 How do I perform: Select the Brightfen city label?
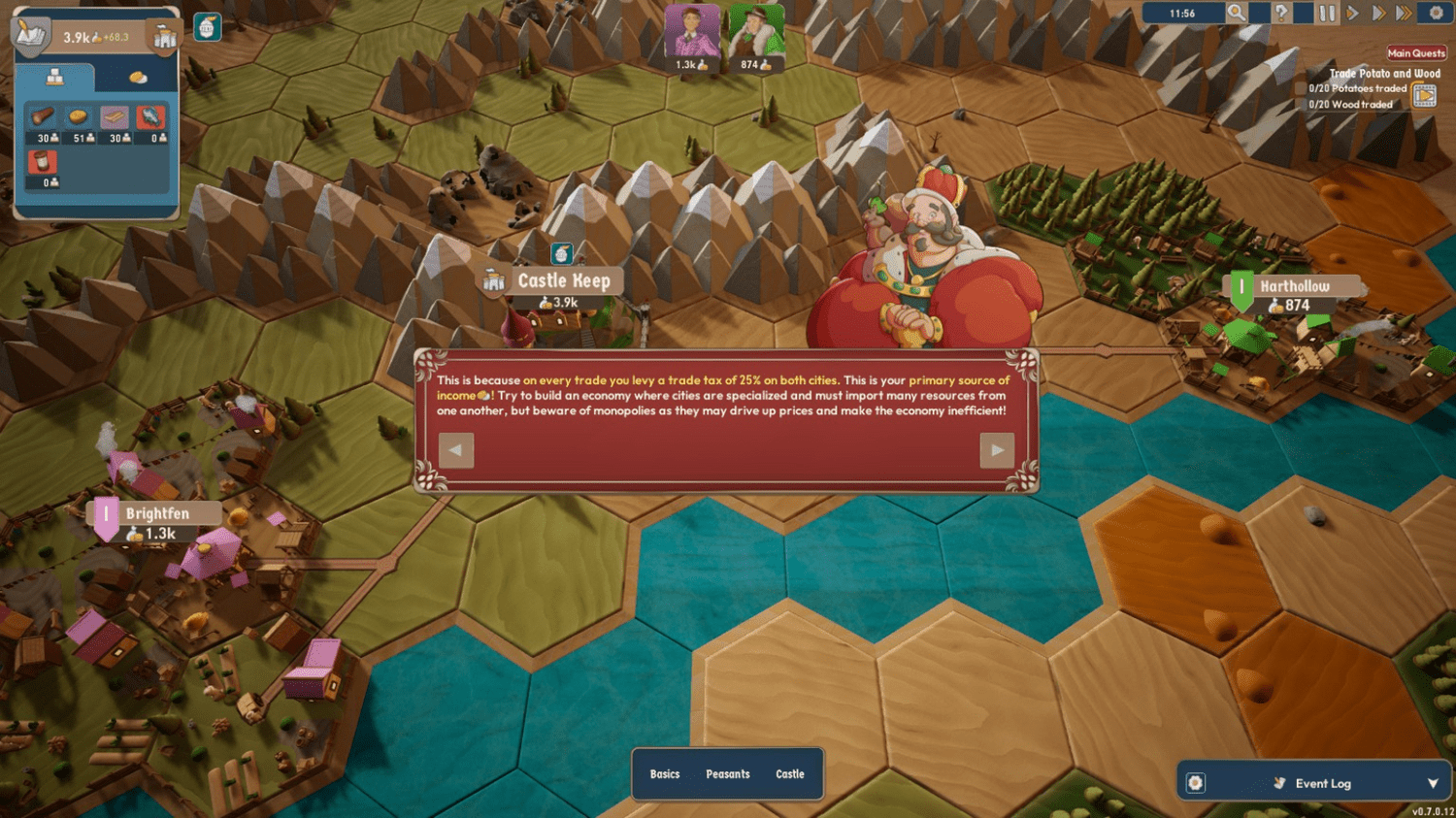[x=156, y=514]
